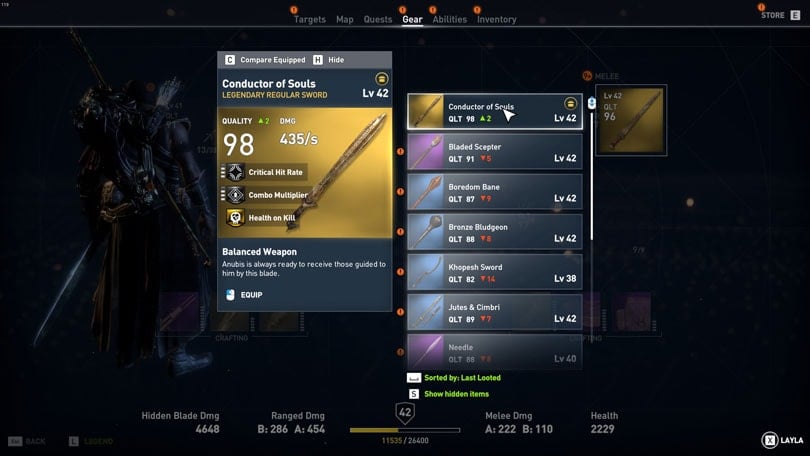Image resolution: width=810 pixels, height=456 pixels.
Task: Choose the Bladed Scepter weapon
Action: [494, 152]
